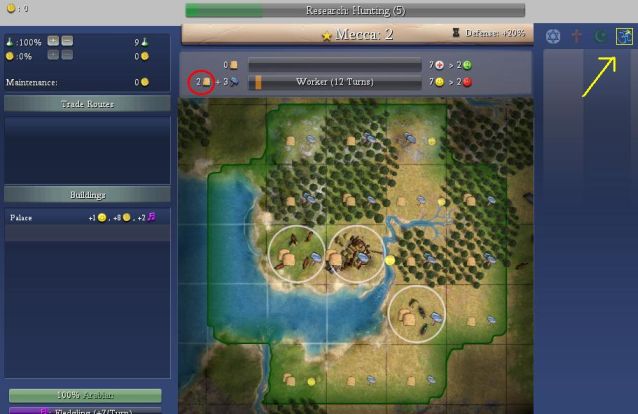The width and height of the screenshot is (638, 414).
Task: Select the Christianity cross icon
Action: (576, 37)
